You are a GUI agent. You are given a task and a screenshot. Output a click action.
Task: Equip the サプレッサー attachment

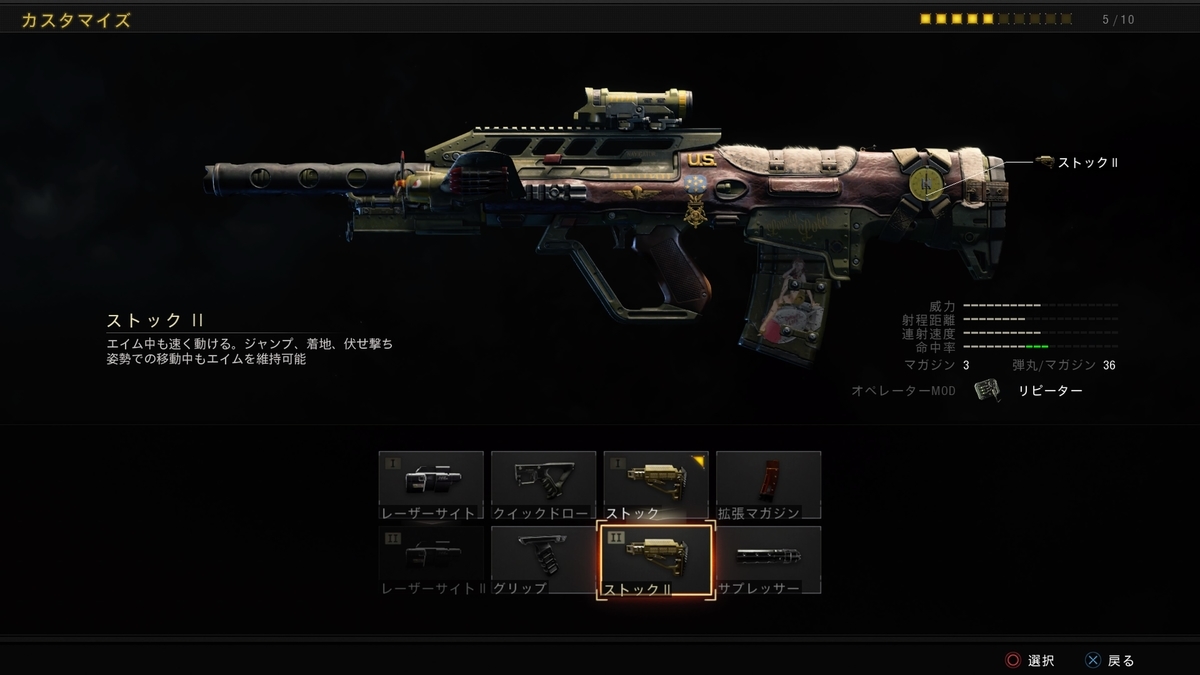tap(768, 560)
